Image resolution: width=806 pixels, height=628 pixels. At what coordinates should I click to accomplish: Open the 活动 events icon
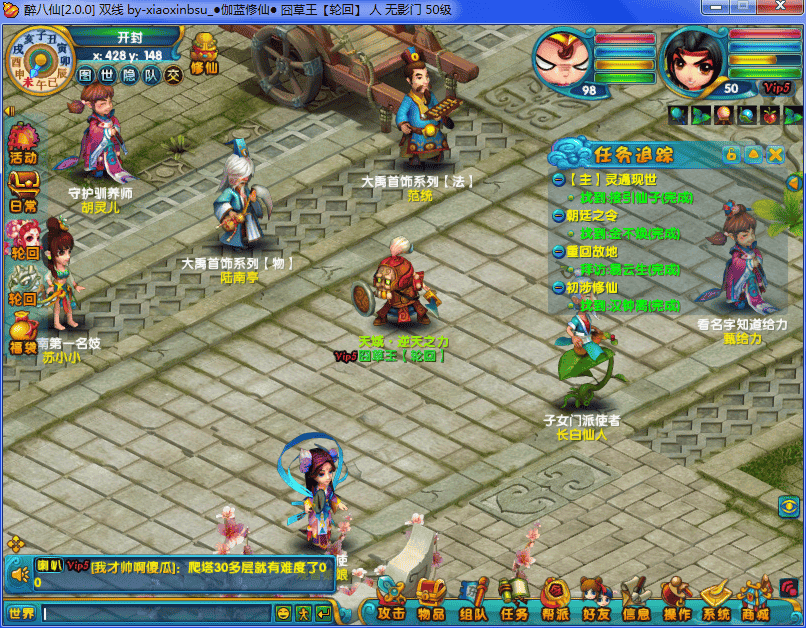(22, 143)
